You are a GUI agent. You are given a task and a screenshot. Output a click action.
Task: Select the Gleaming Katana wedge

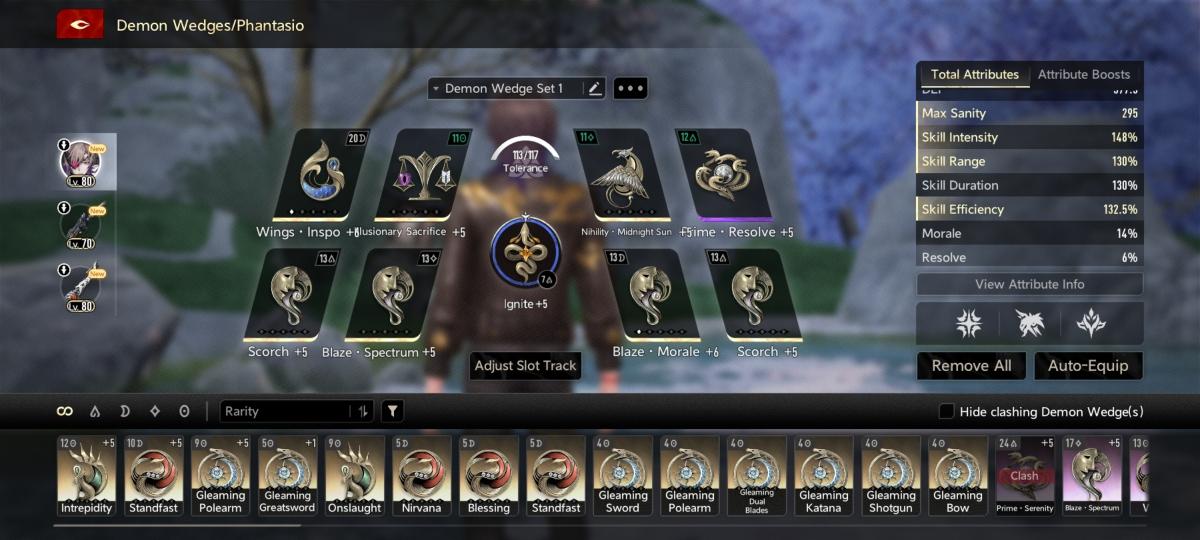coord(824,474)
